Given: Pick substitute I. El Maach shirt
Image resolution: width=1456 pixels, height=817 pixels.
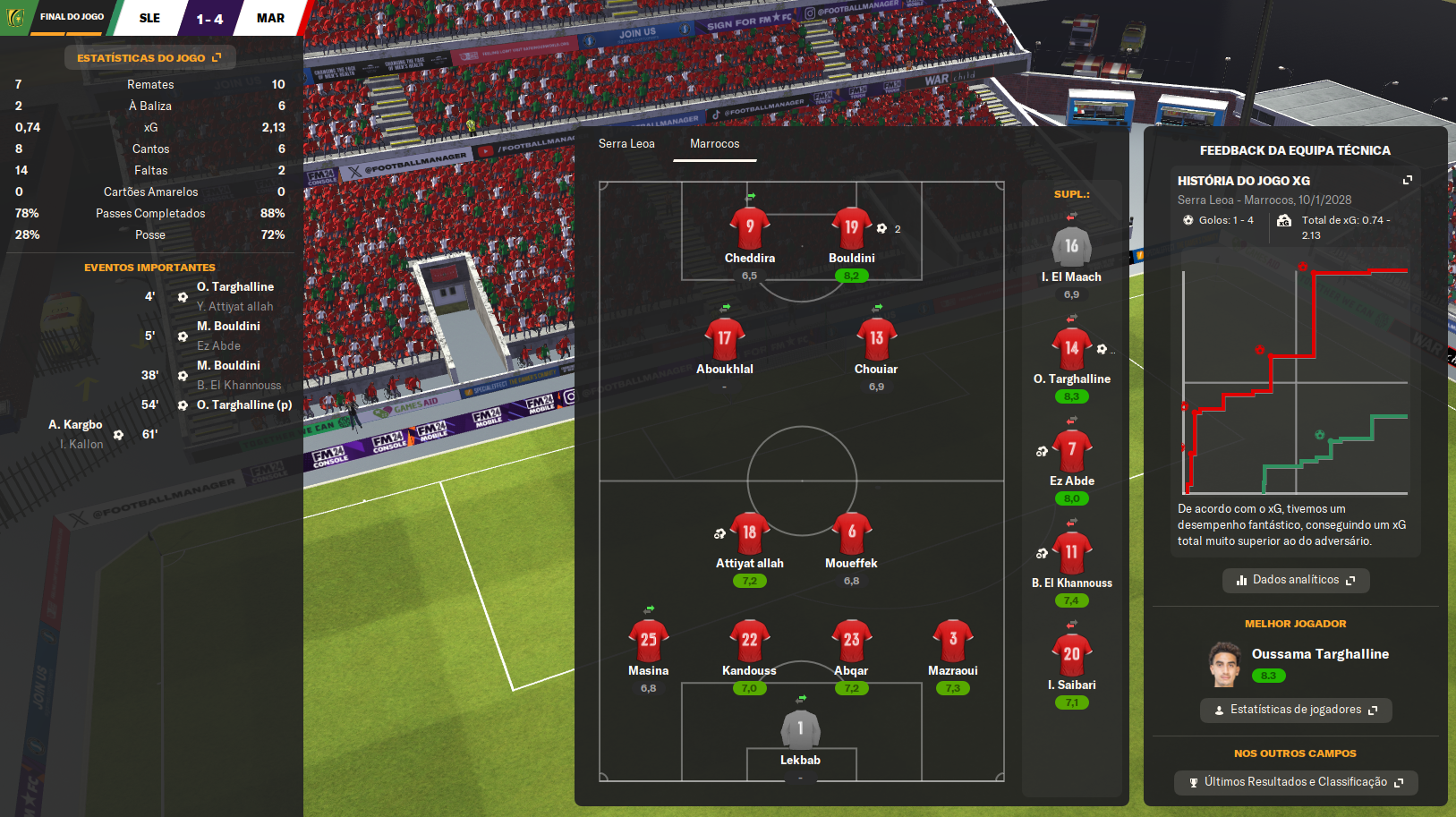Looking at the screenshot, I should [1071, 247].
